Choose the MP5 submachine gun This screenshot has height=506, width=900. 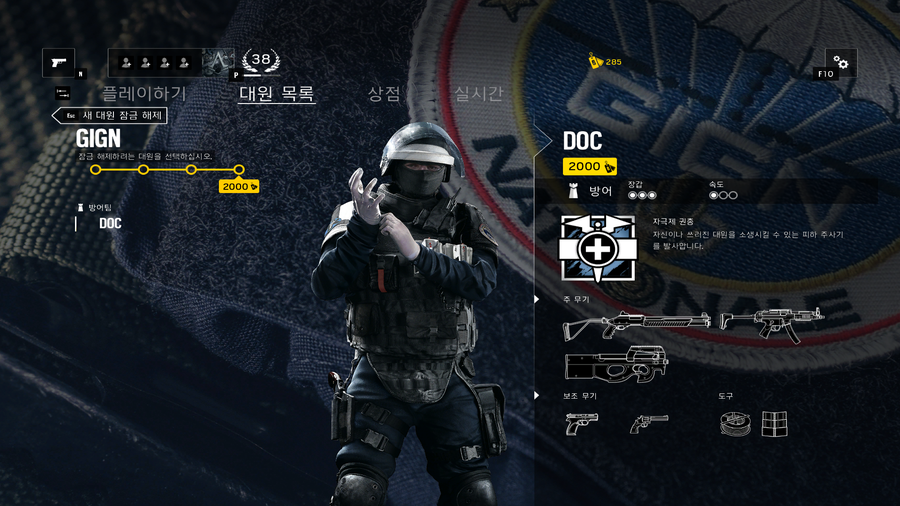coord(771,323)
